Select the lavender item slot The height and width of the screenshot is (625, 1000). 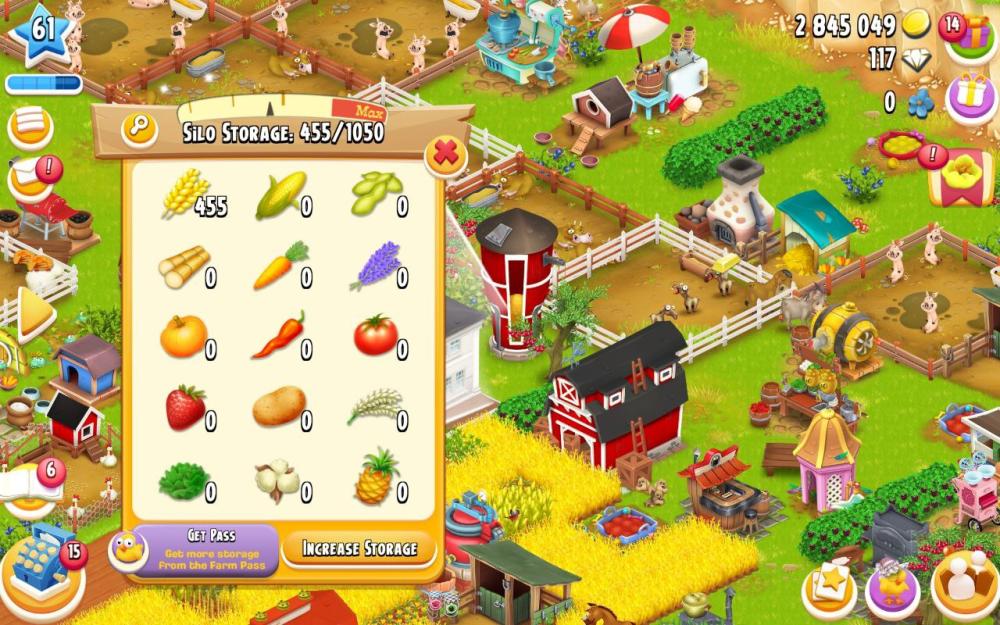point(376,266)
